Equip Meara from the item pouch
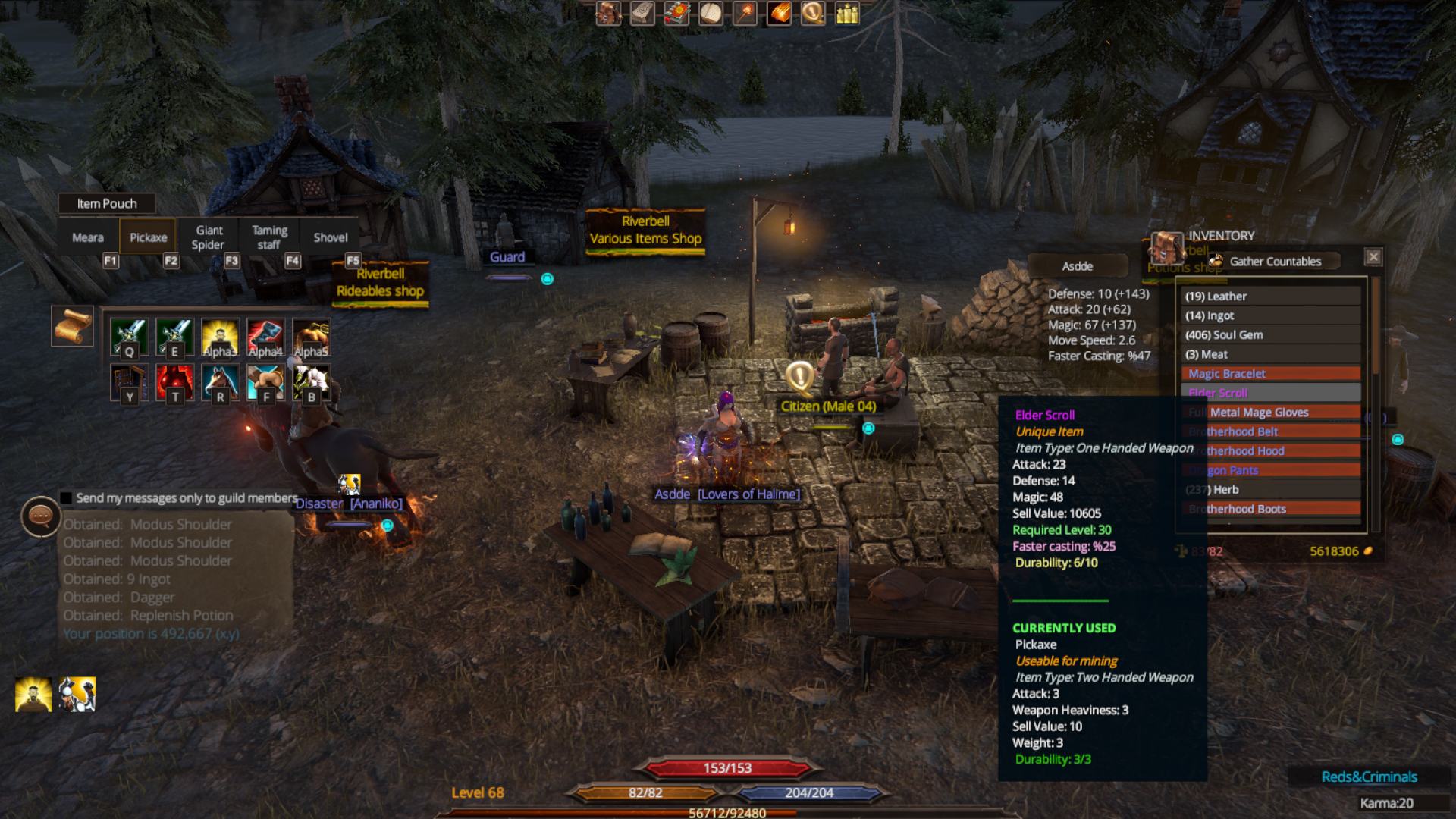This screenshot has width=1456, height=819. coord(88,238)
